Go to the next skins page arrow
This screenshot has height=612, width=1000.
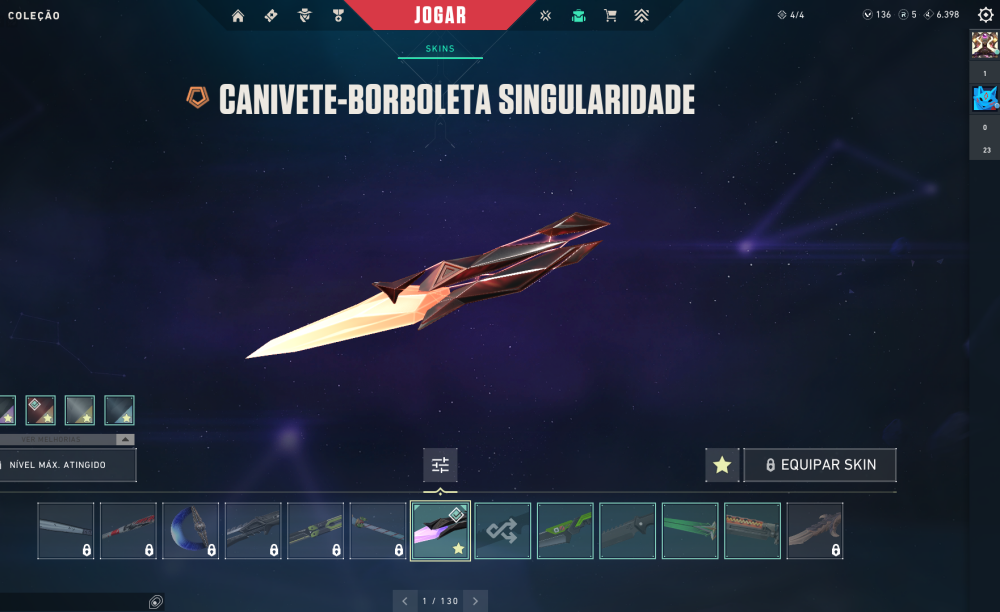476,601
